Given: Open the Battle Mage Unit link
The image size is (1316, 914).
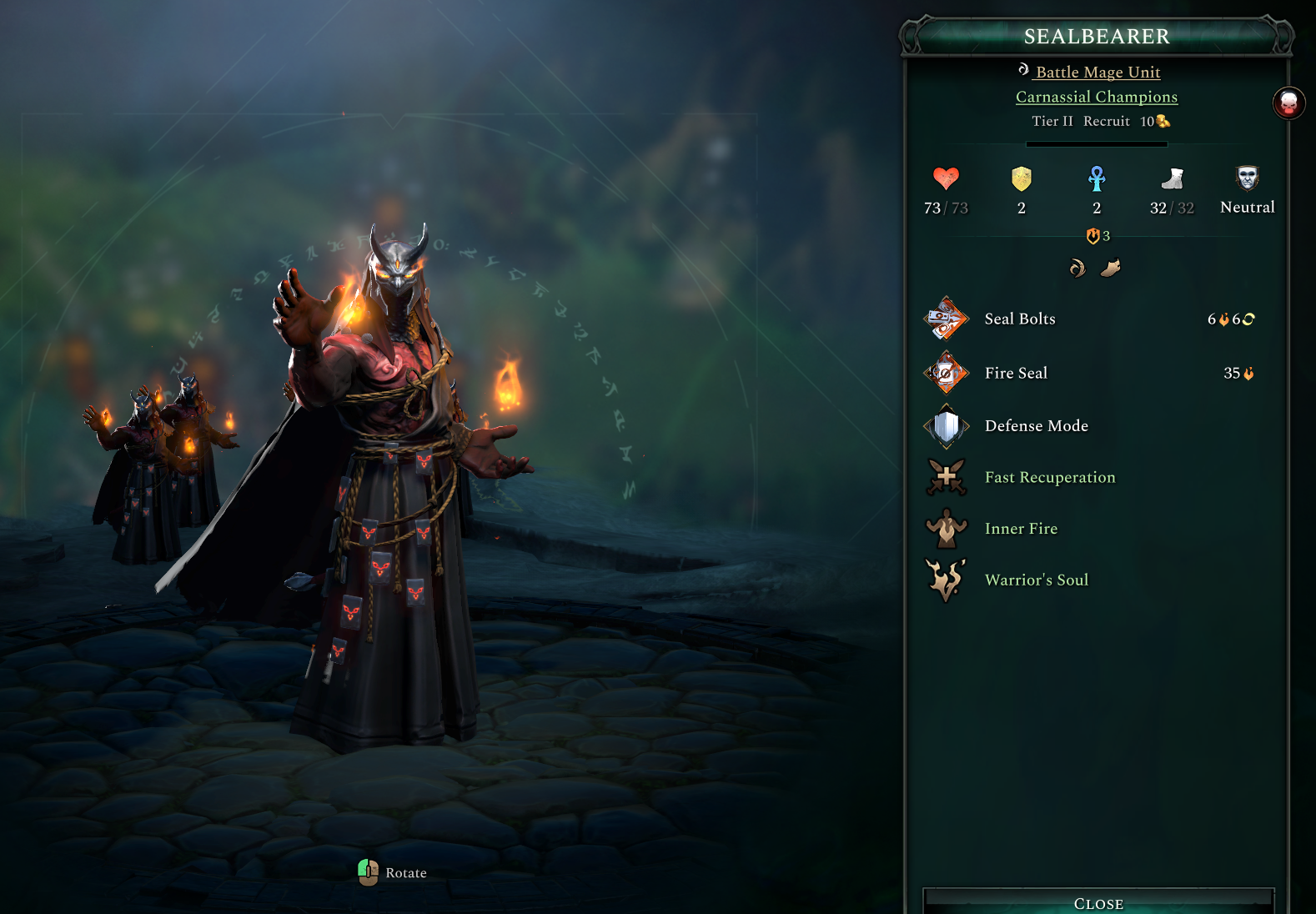Looking at the screenshot, I should pyautogui.click(x=1098, y=73).
